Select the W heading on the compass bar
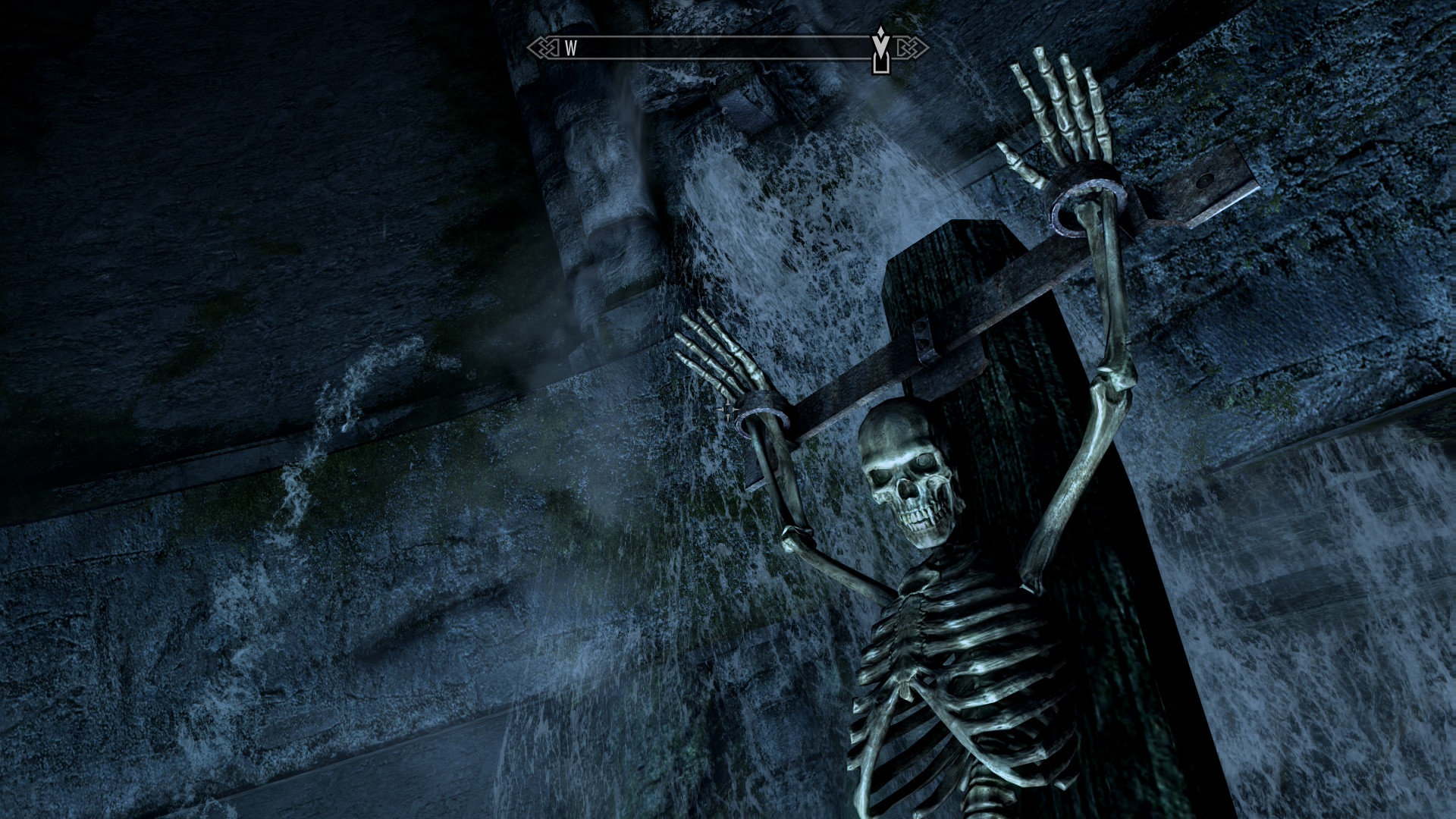The height and width of the screenshot is (819, 1456). point(571,49)
